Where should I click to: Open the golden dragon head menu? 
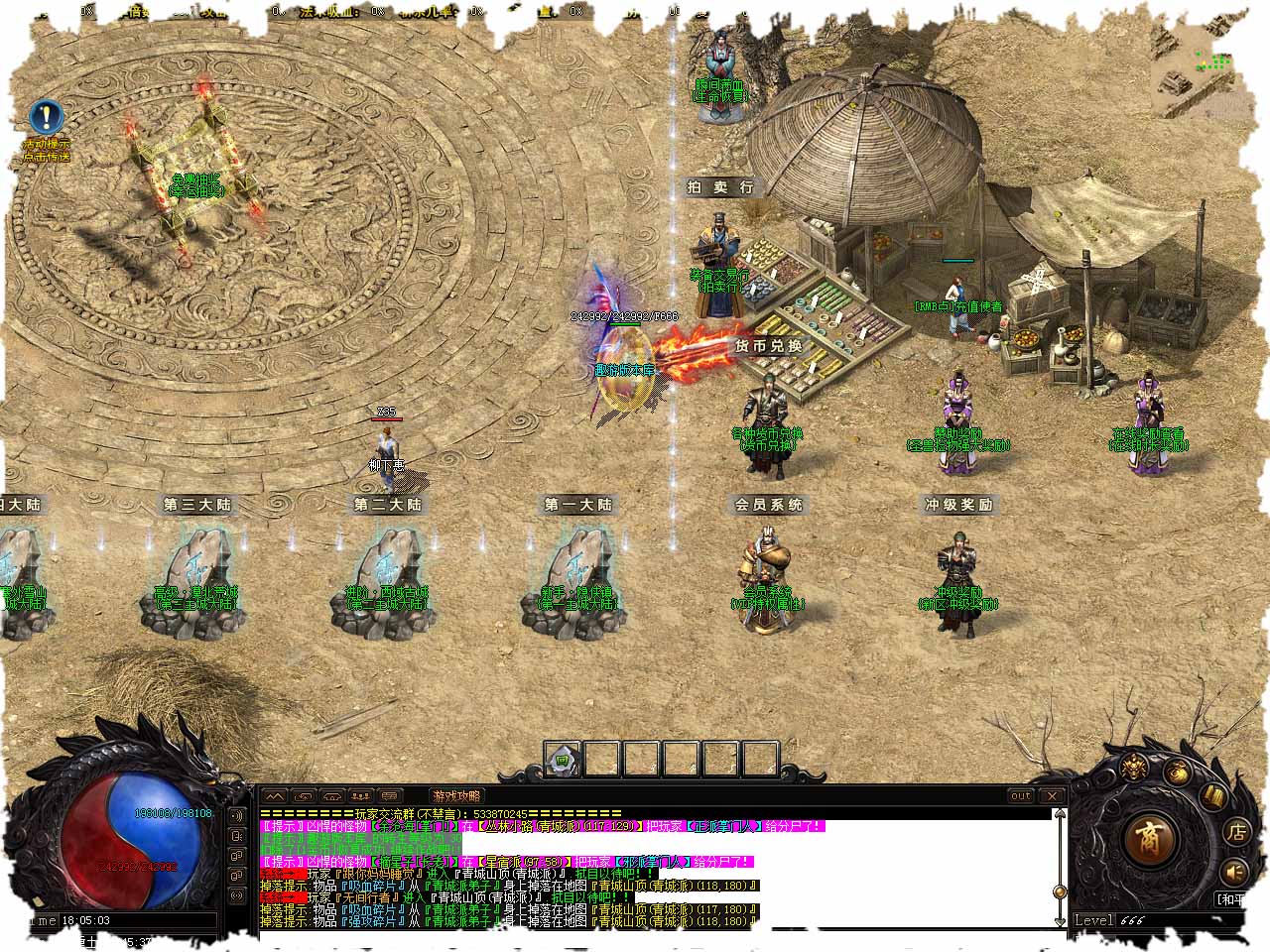pos(1134,767)
